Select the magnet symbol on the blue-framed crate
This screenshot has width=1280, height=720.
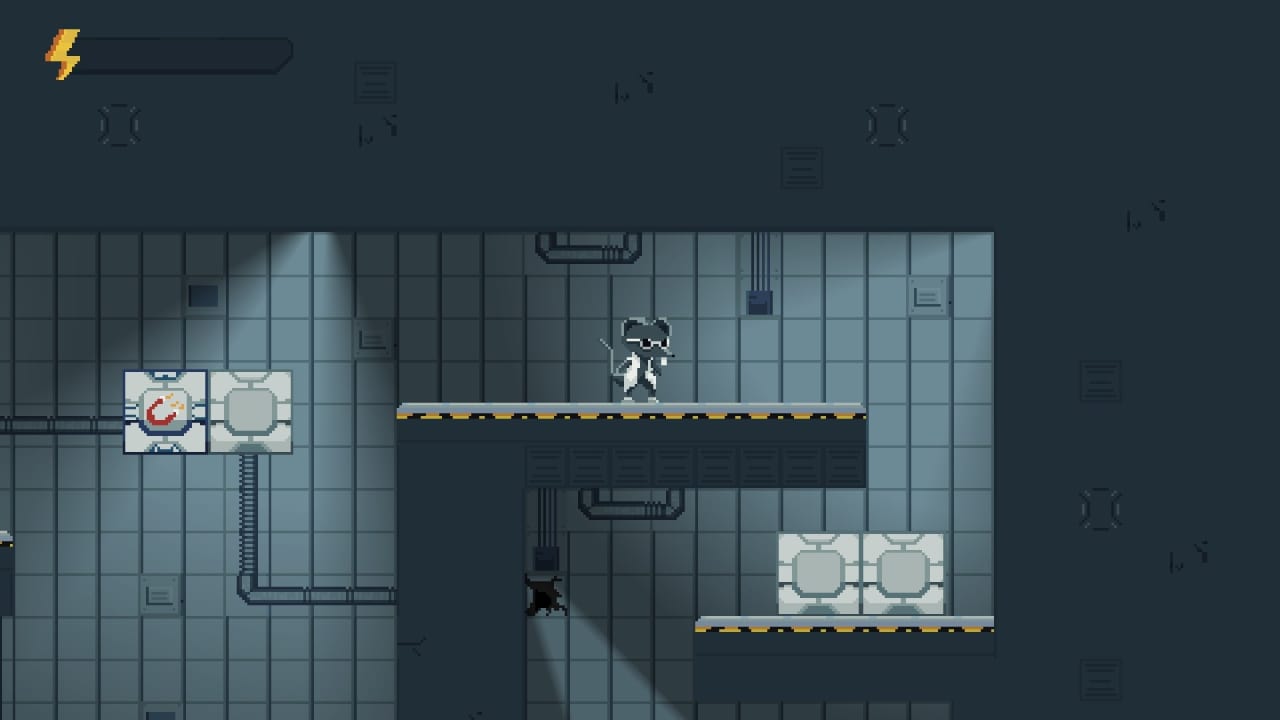pos(165,411)
